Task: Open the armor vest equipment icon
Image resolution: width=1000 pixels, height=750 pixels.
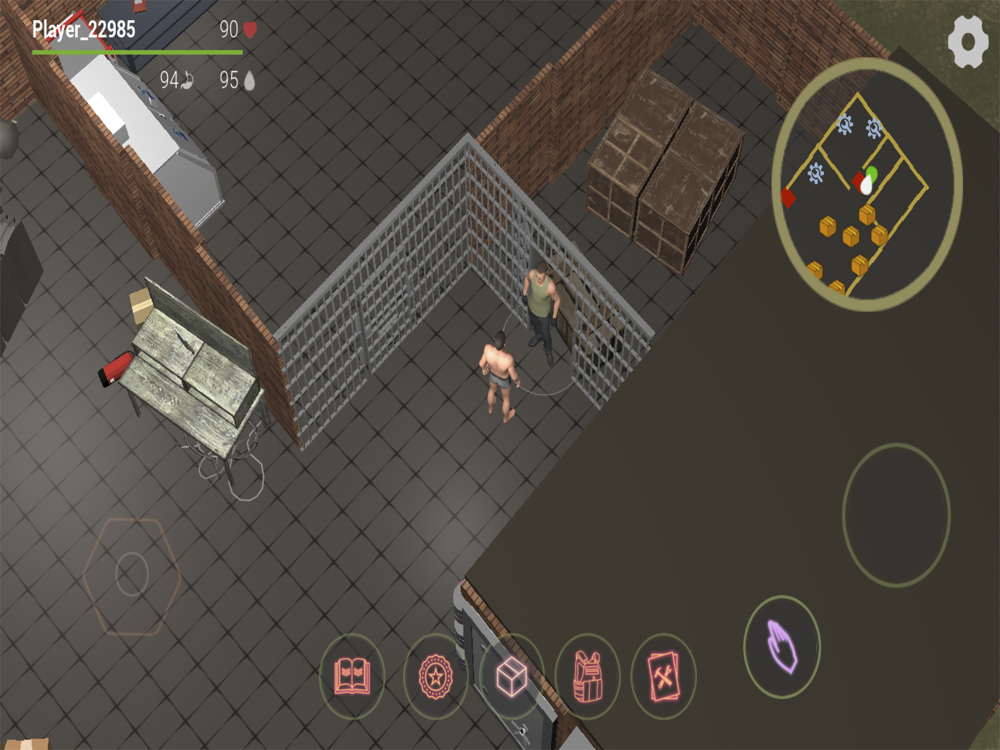Action: [x=588, y=677]
